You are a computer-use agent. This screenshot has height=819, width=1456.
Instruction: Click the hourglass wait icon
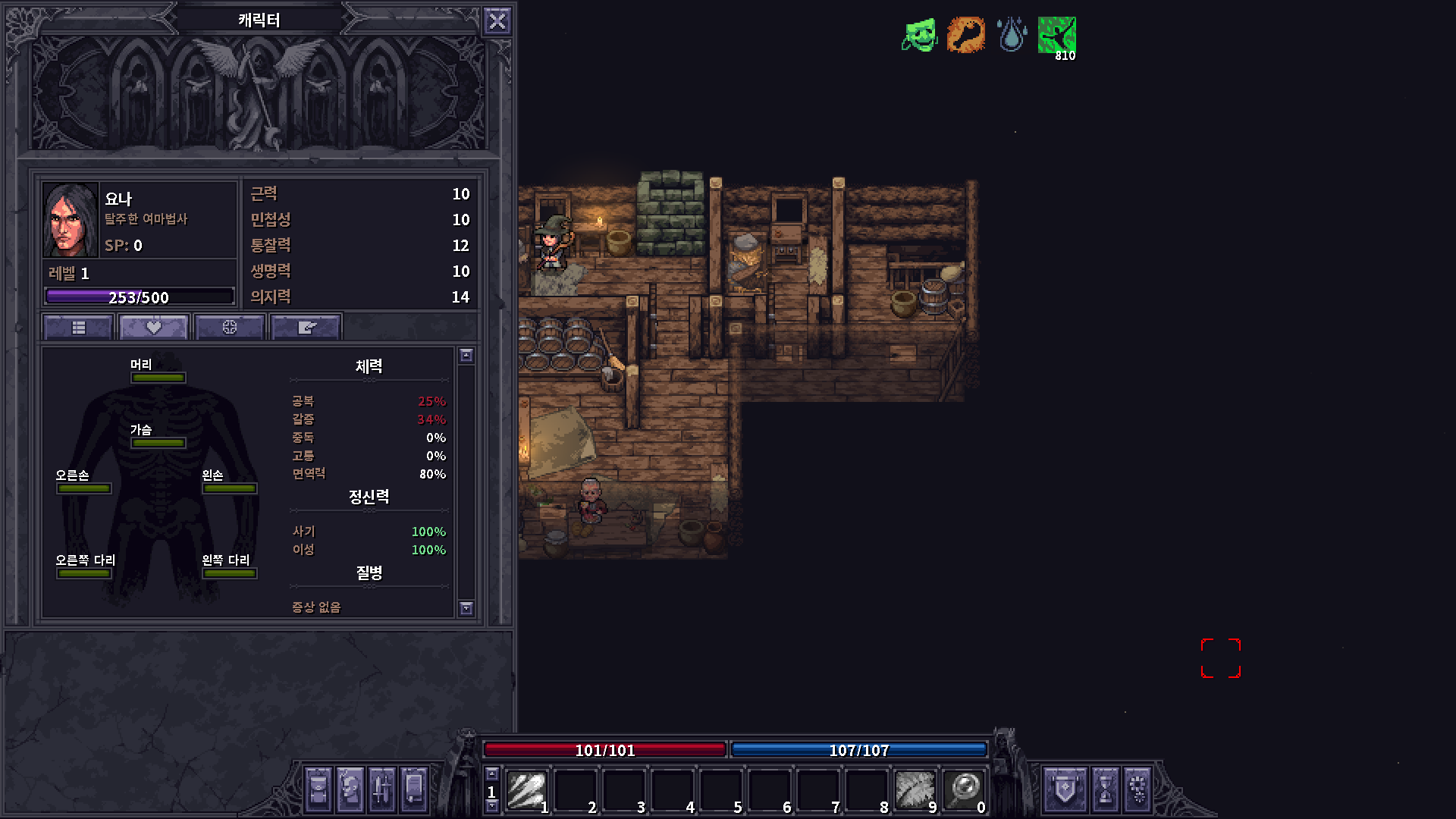click(x=1106, y=789)
